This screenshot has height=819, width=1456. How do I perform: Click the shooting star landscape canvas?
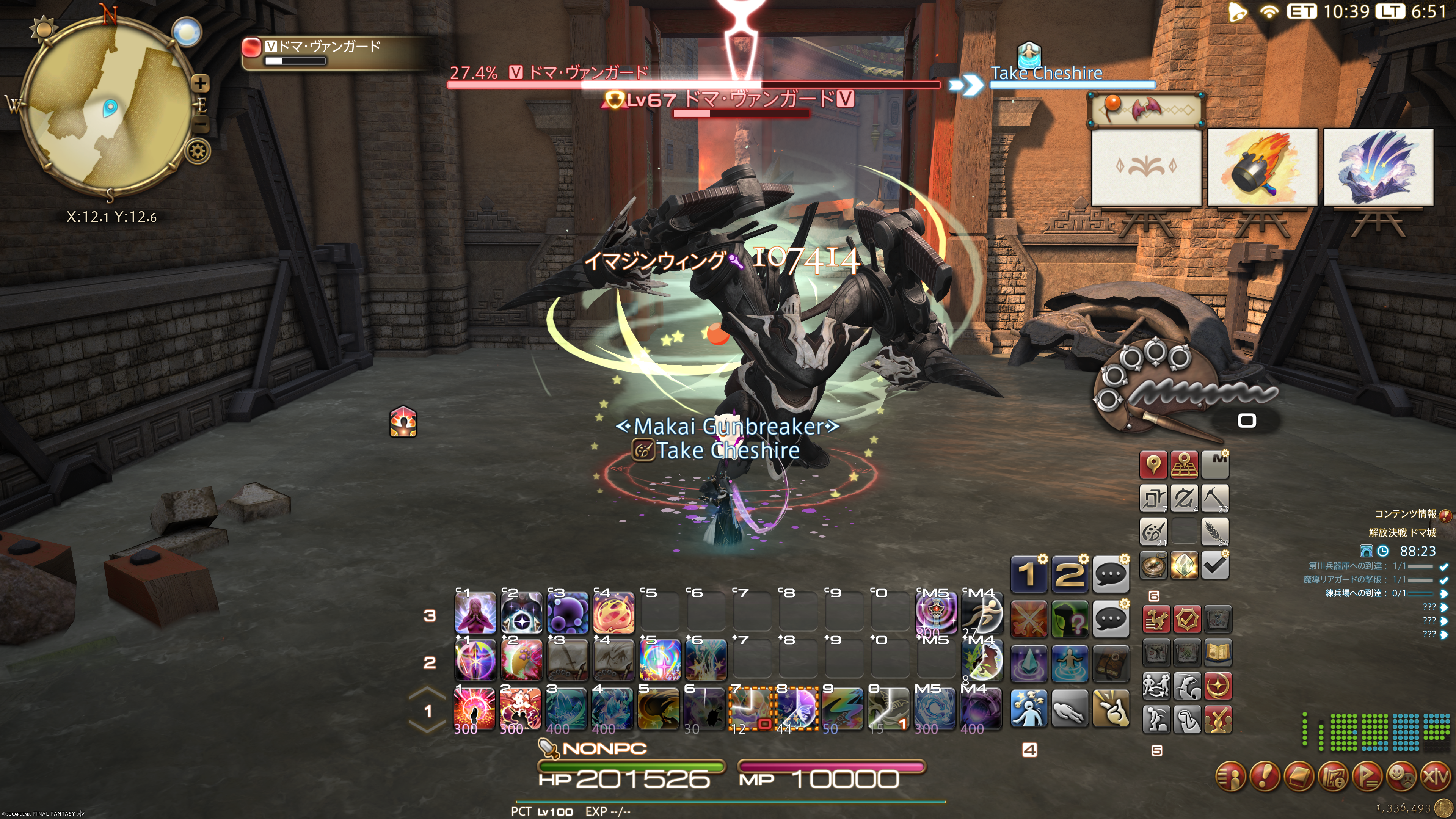click(x=1378, y=168)
